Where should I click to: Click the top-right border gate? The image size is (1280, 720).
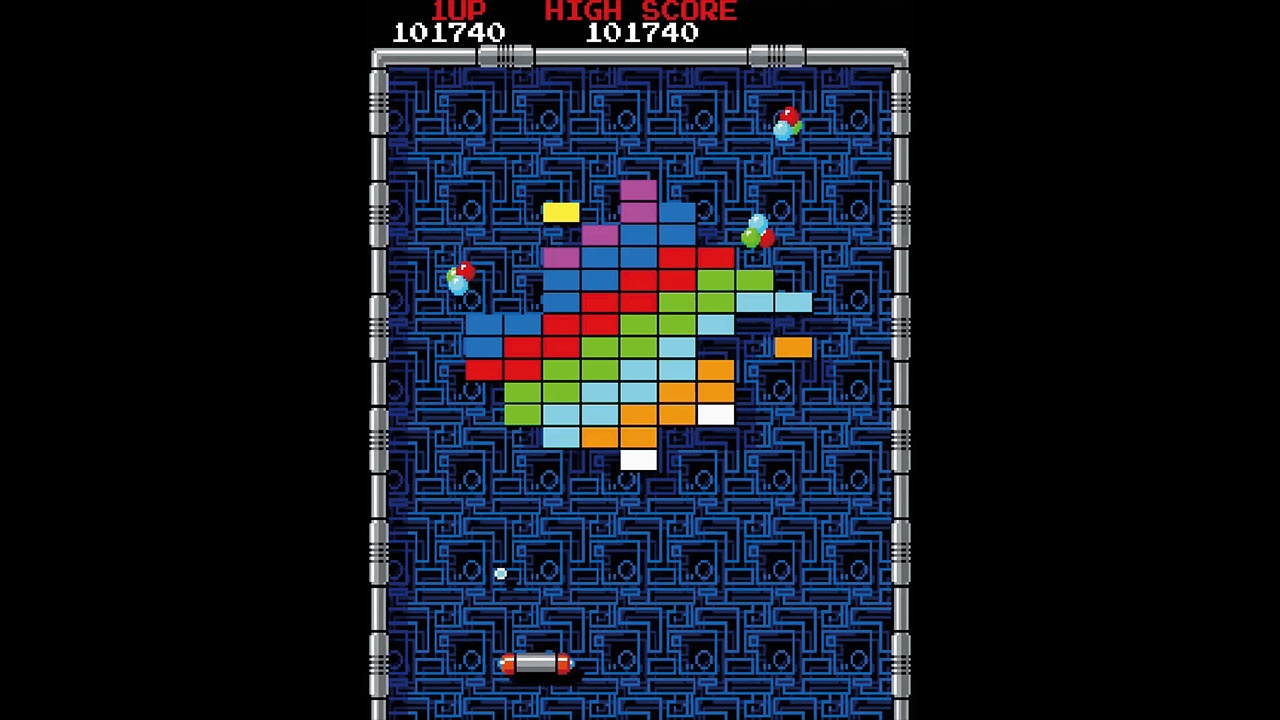point(776,56)
